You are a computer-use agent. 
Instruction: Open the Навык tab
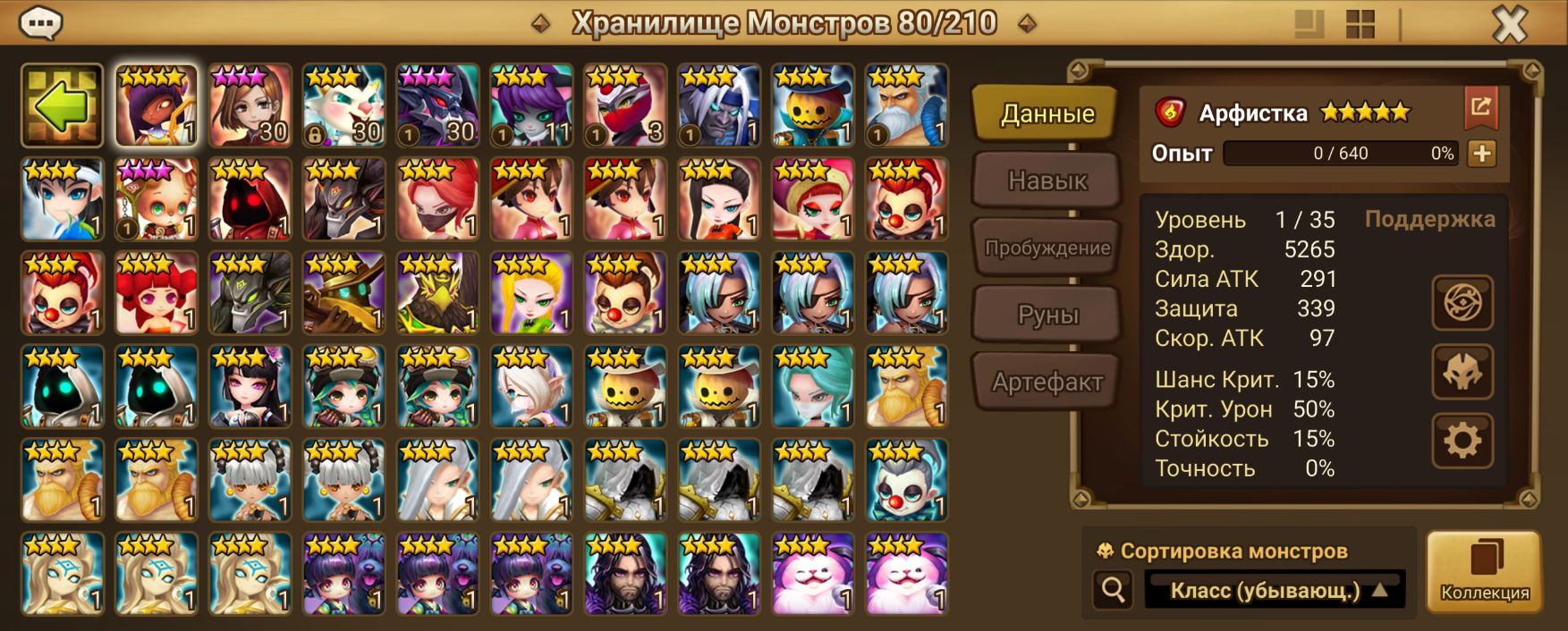(x=1047, y=181)
